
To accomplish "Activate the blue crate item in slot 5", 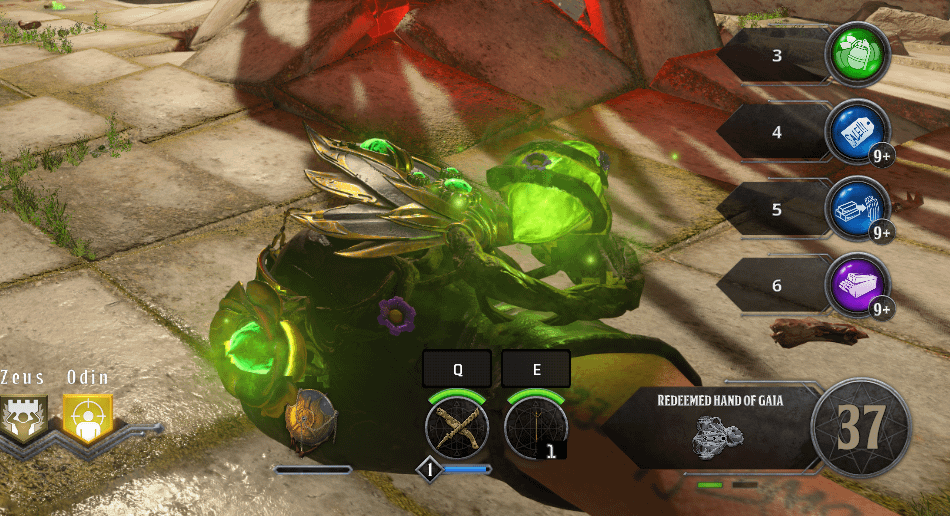I will click(x=857, y=208).
